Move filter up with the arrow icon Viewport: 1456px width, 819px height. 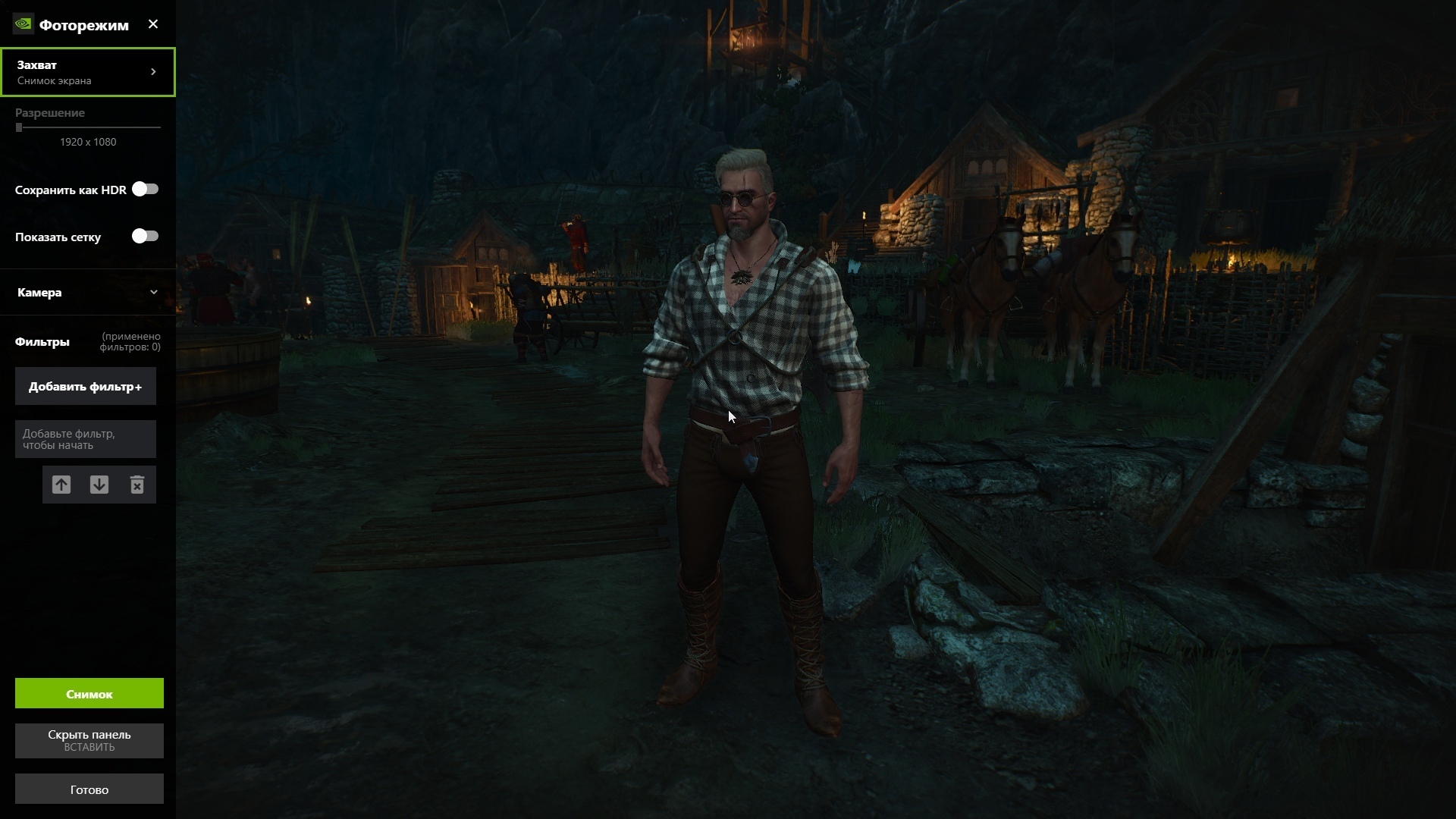pos(61,485)
